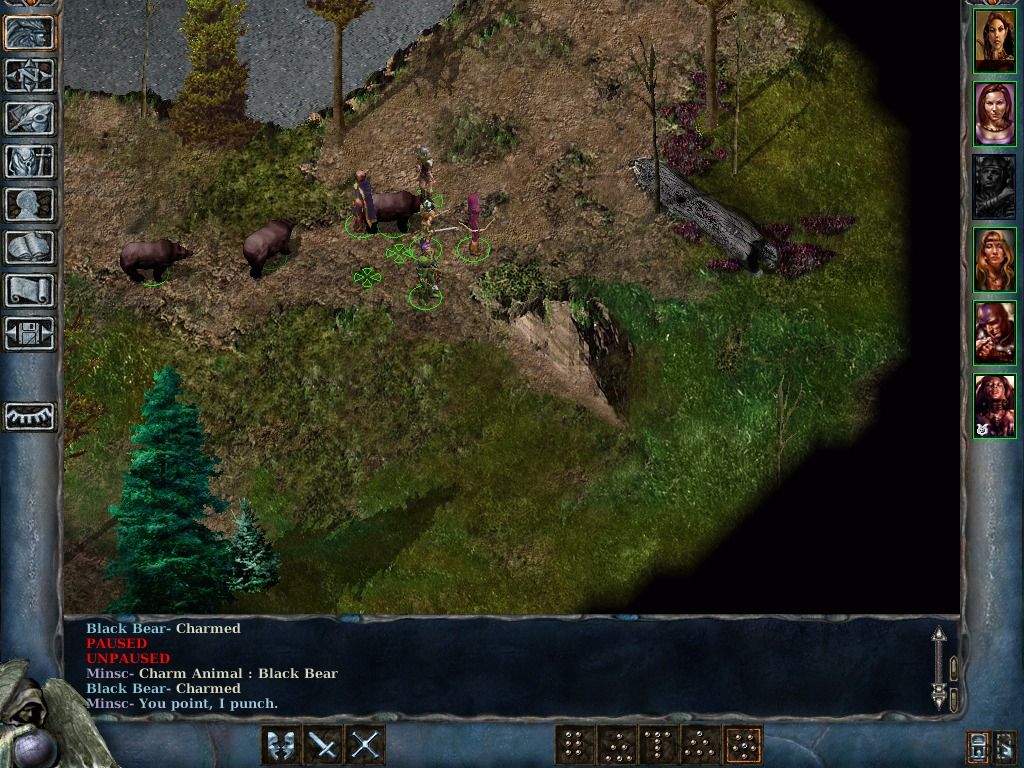
Task: Click the return-to-game face button
Action: click(30, 32)
